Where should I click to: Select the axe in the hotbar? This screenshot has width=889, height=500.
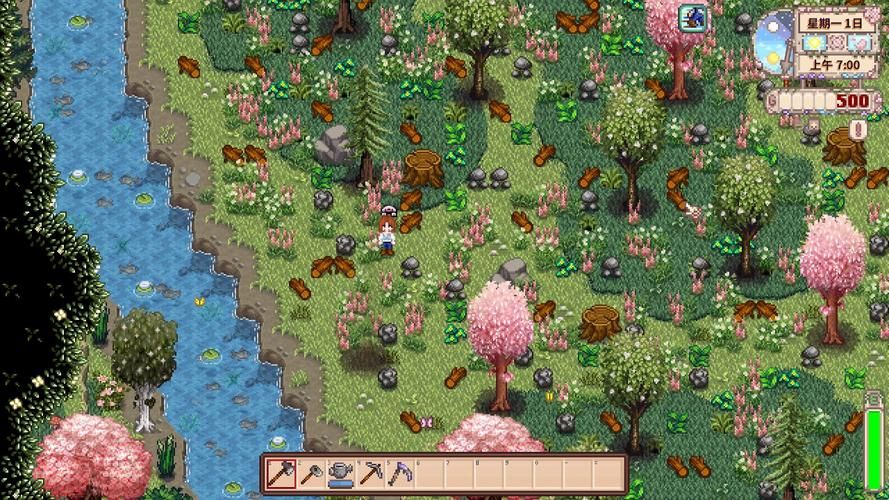[282, 472]
